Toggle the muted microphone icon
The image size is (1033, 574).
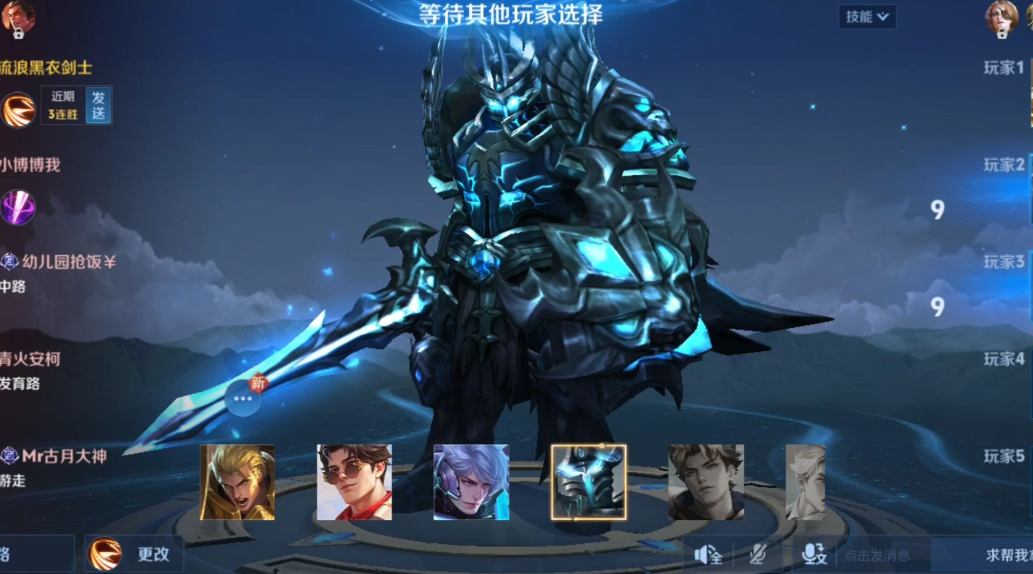(759, 554)
